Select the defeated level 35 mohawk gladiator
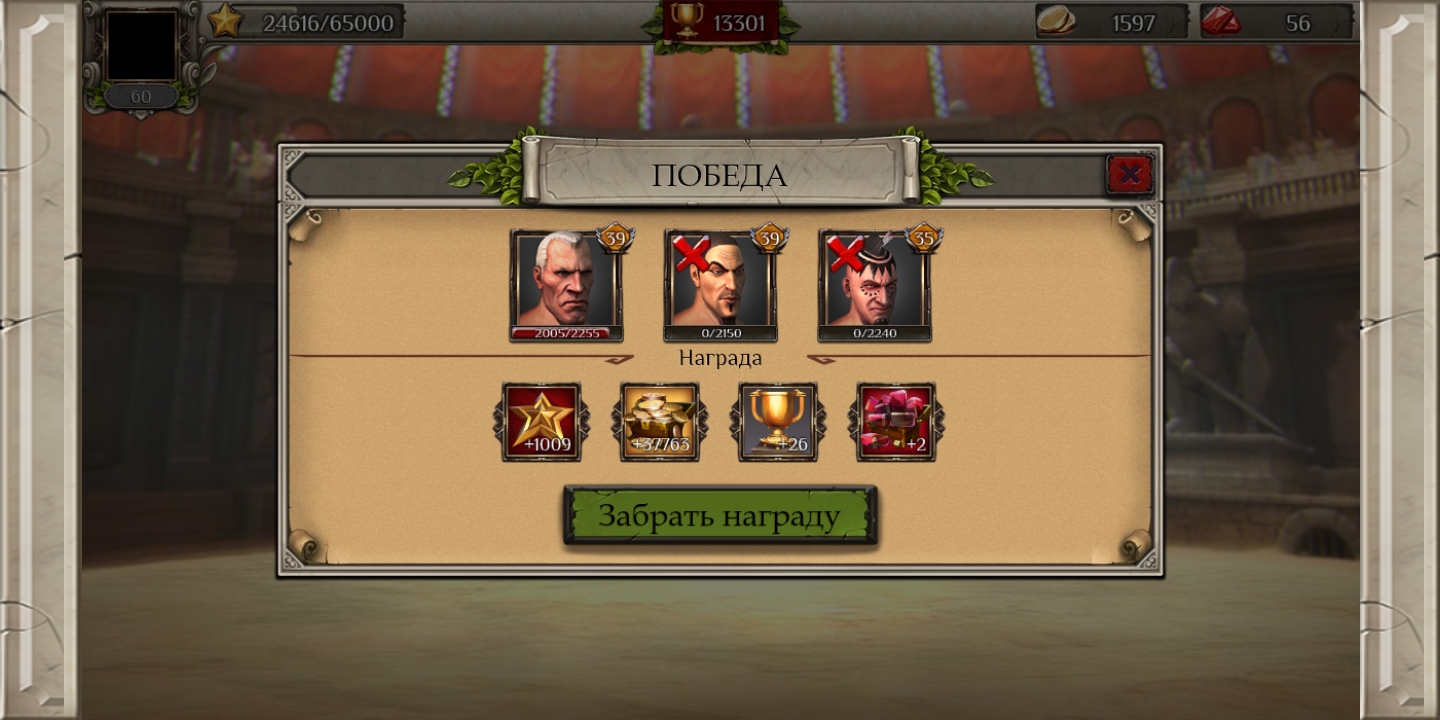 click(x=874, y=284)
